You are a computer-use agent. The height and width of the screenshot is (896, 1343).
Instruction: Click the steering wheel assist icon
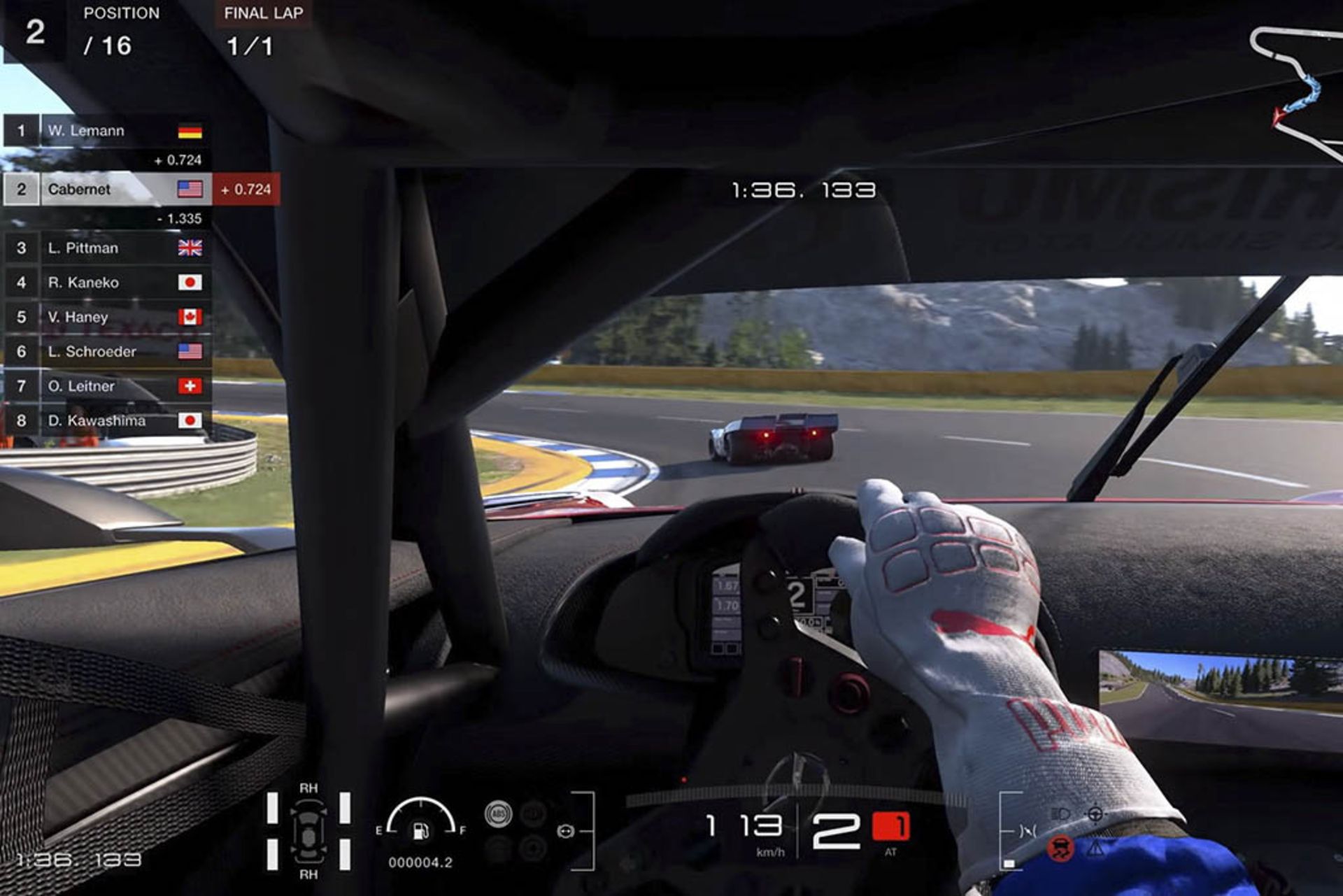click(x=565, y=831)
